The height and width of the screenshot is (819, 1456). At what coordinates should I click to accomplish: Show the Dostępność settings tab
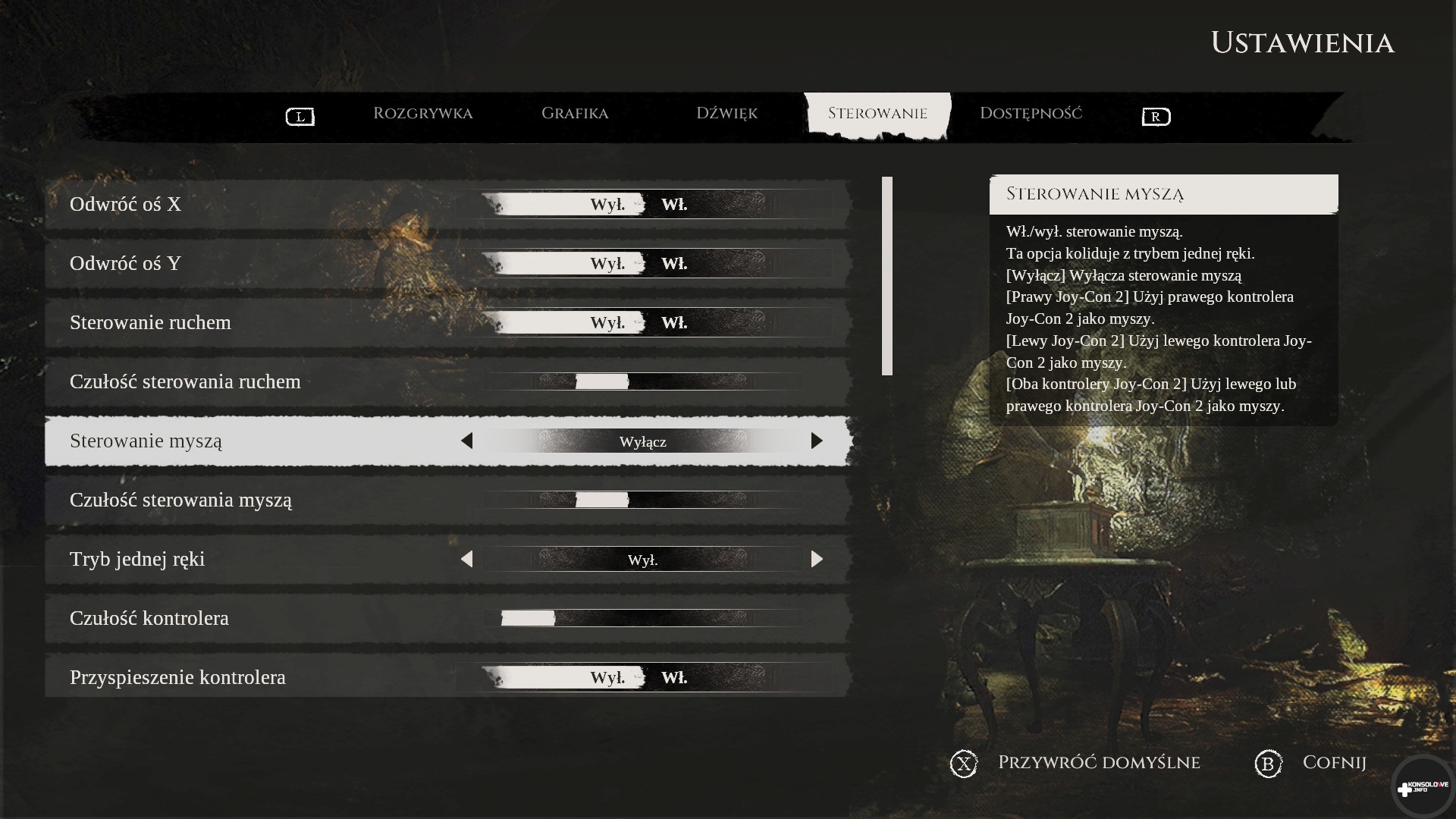point(1031,114)
